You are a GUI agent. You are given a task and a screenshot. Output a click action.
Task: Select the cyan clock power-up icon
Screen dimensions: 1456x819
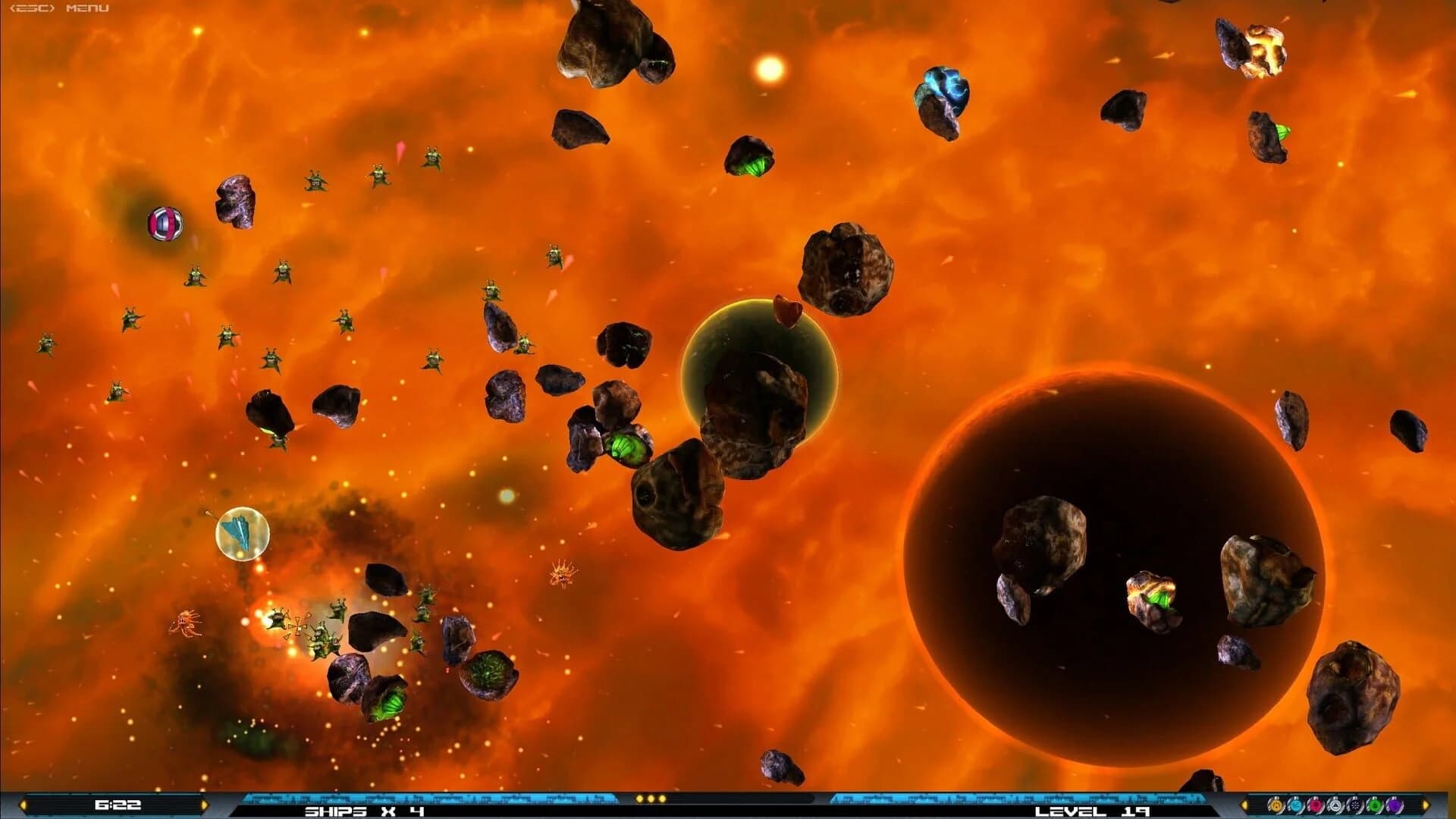click(1296, 806)
